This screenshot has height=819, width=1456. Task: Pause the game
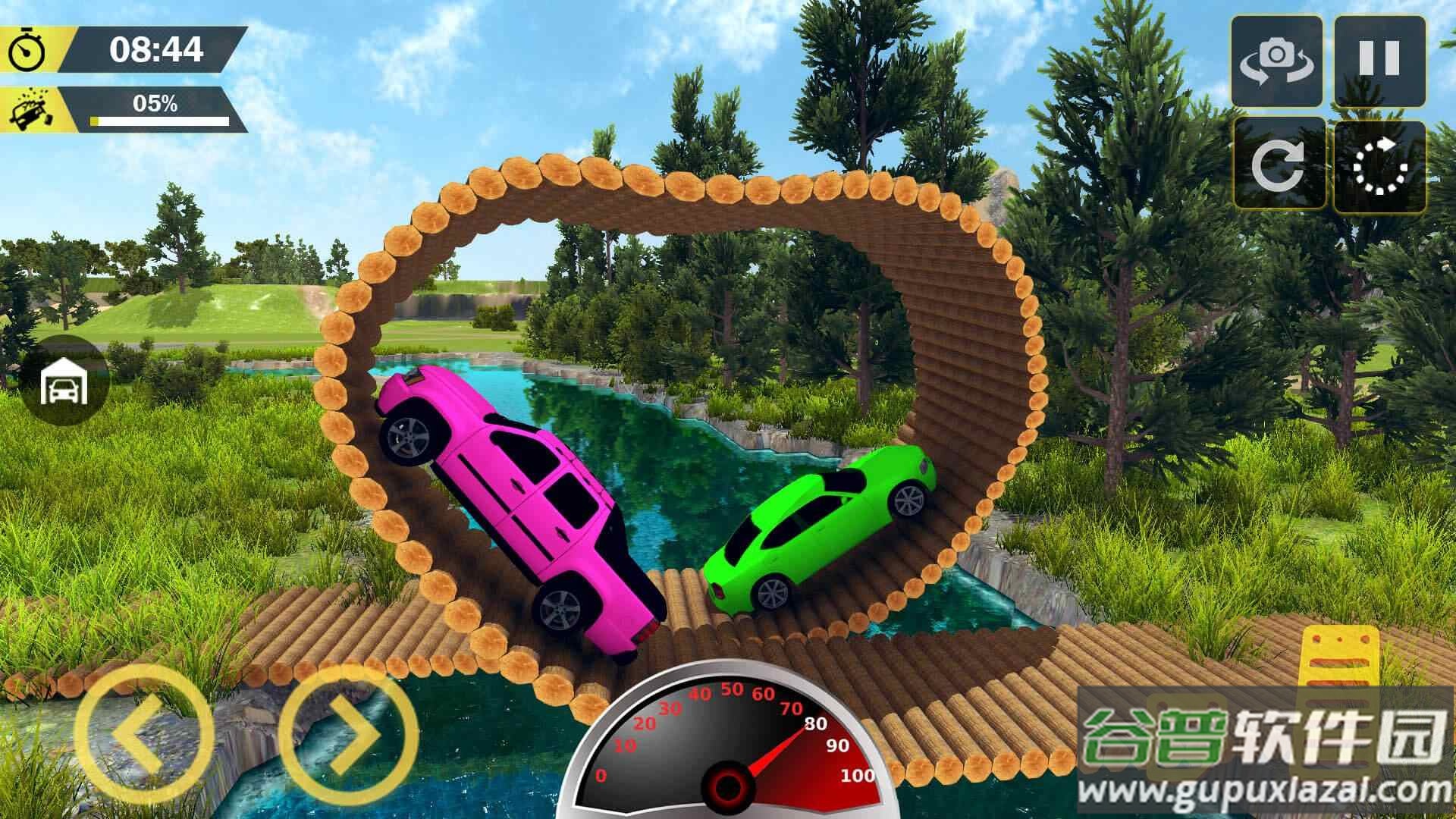click(x=1379, y=61)
